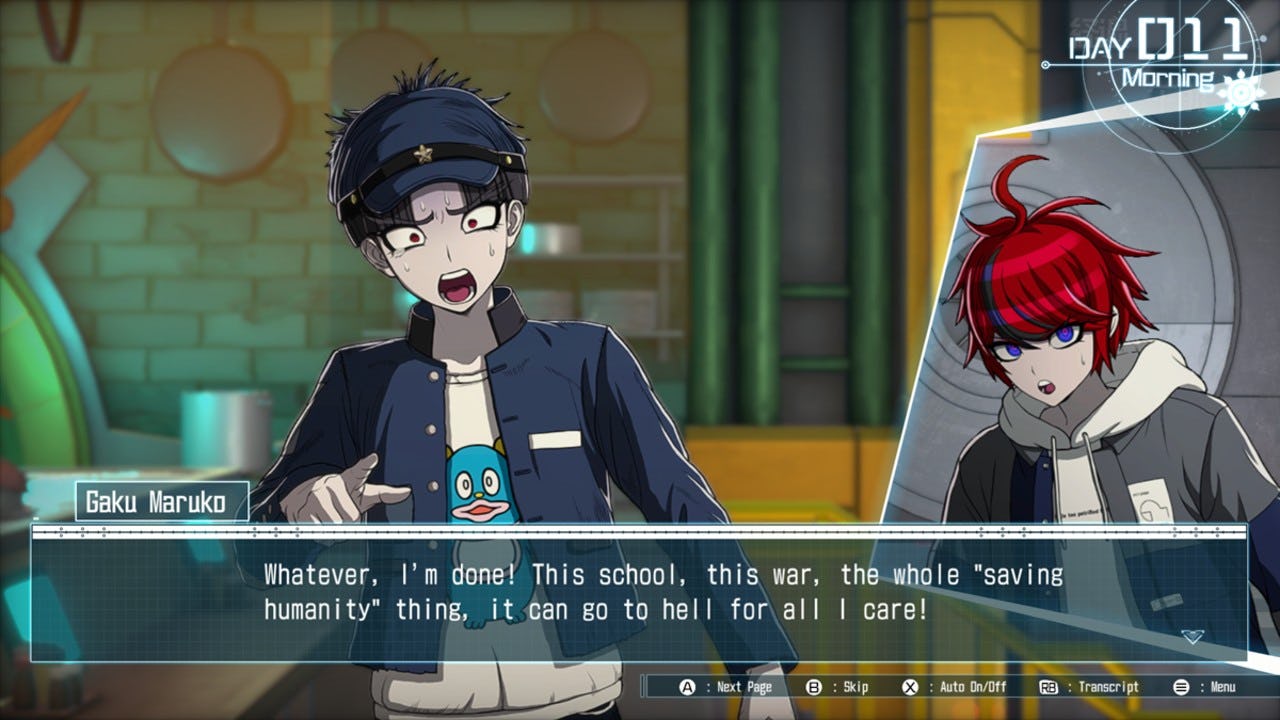Advance dialogue using the down arrow indicator
Image resolution: width=1280 pixels, height=720 pixels.
(x=1191, y=636)
